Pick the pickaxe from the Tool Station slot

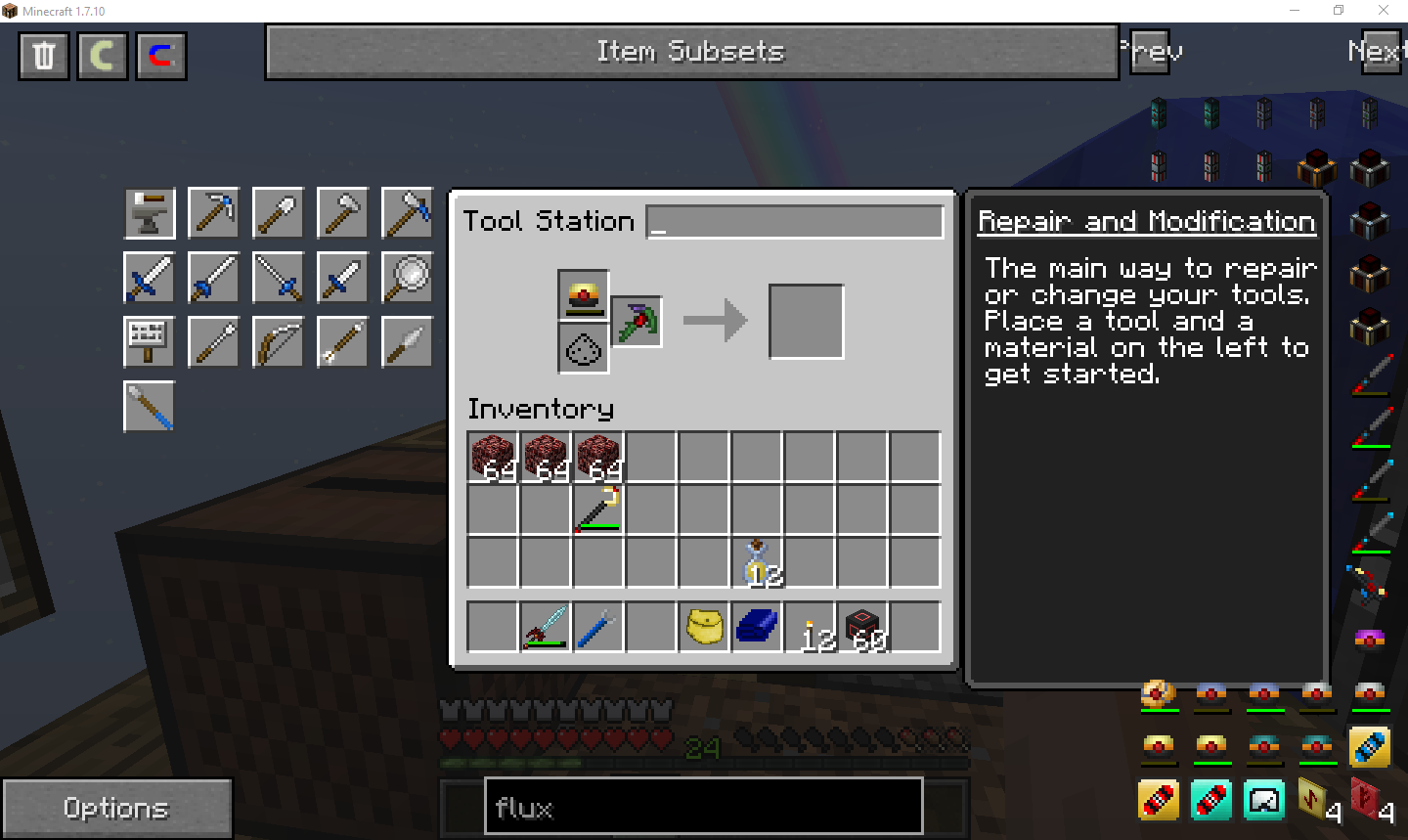click(637, 321)
